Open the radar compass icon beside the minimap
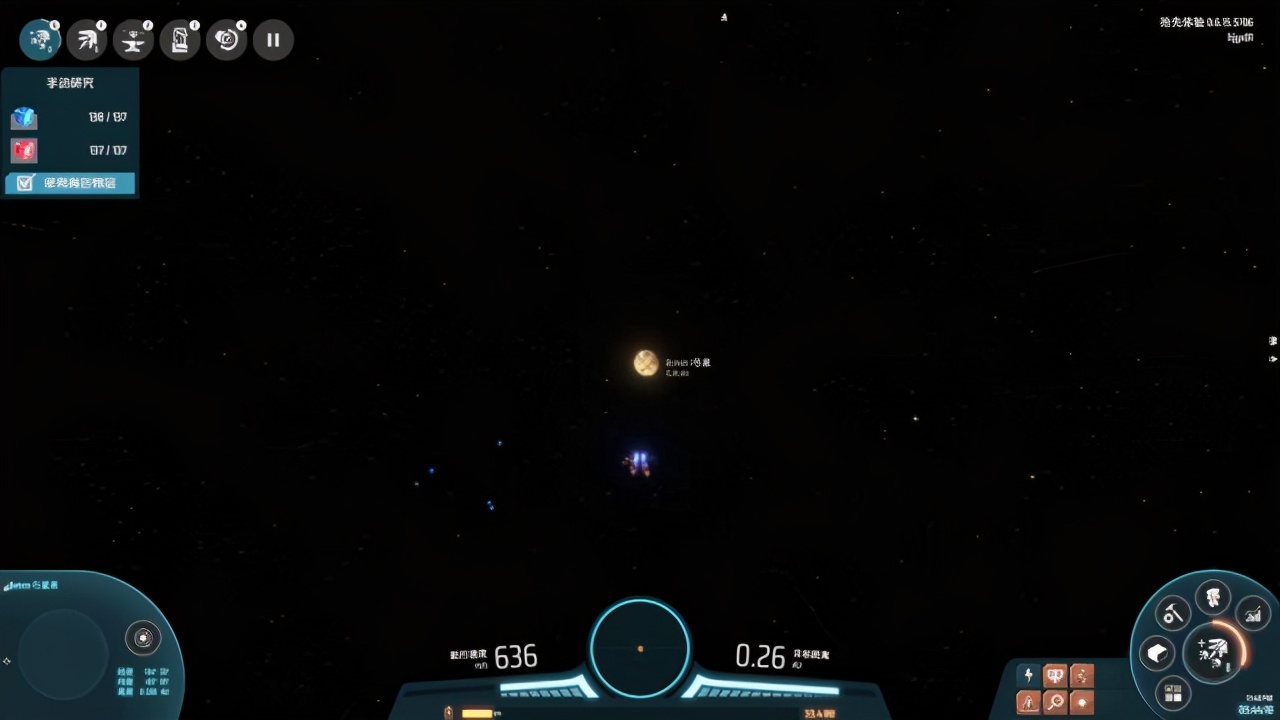Image resolution: width=1280 pixels, height=720 pixels. [143, 637]
